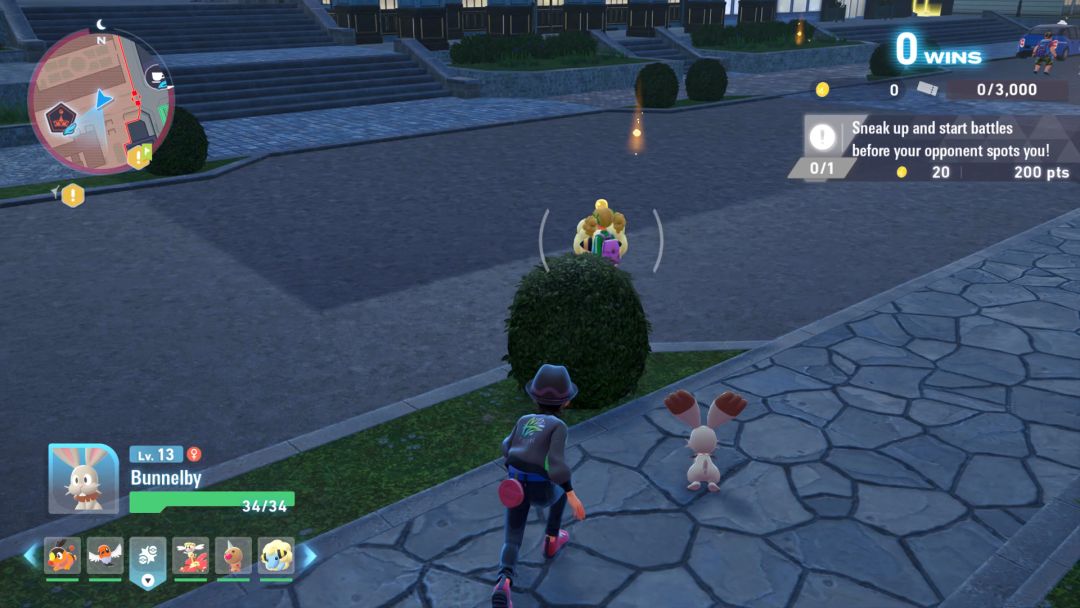Switch to Tepig in the party bar
Screen dimensions: 1080x608
point(62,557)
